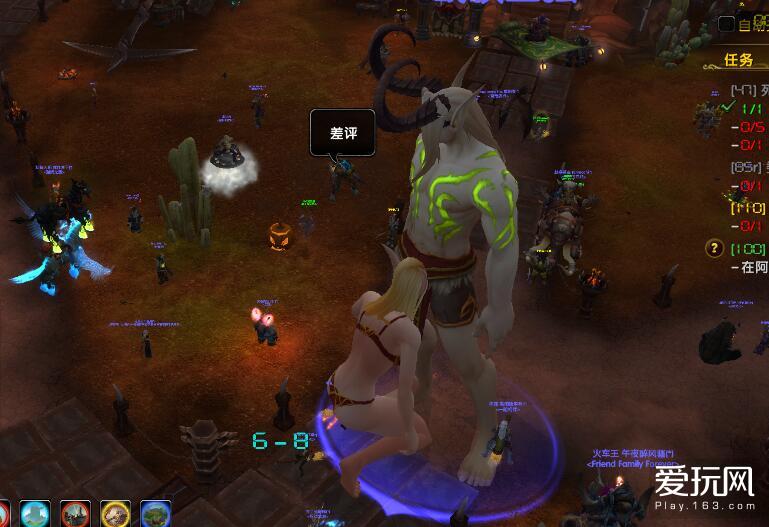
Task: Select the level 110 quest entry
Action: 745,208
